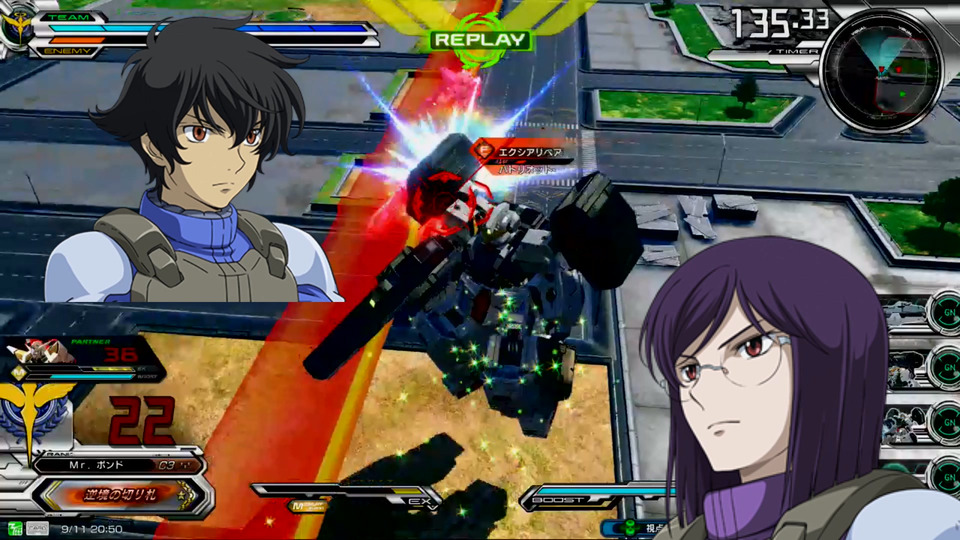Click the circular radar minimap
960x540 pixels.
click(880, 70)
